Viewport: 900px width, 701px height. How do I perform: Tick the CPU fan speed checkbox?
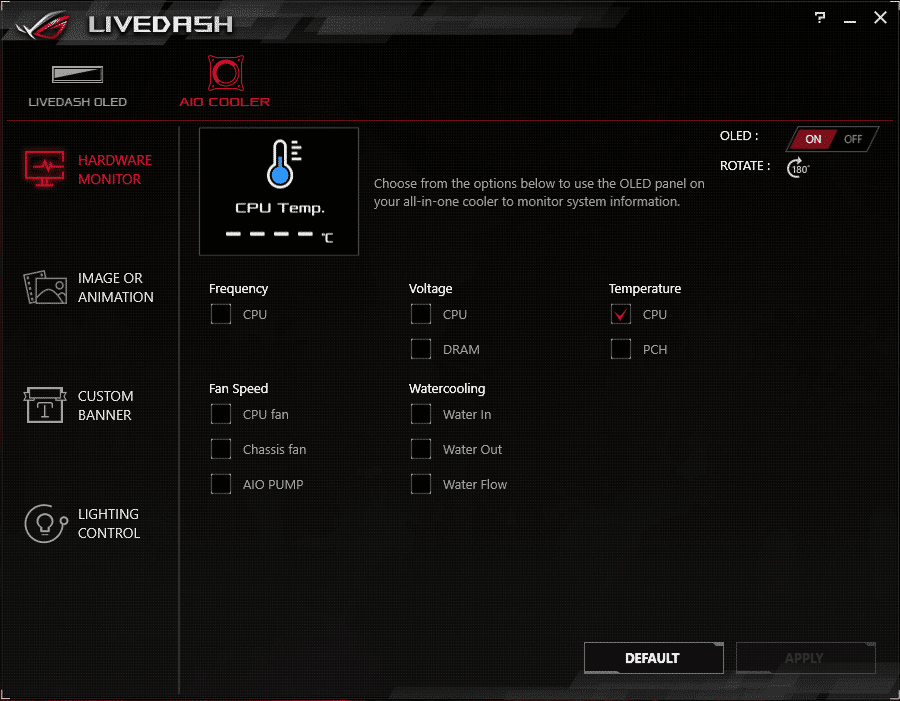coord(221,415)
